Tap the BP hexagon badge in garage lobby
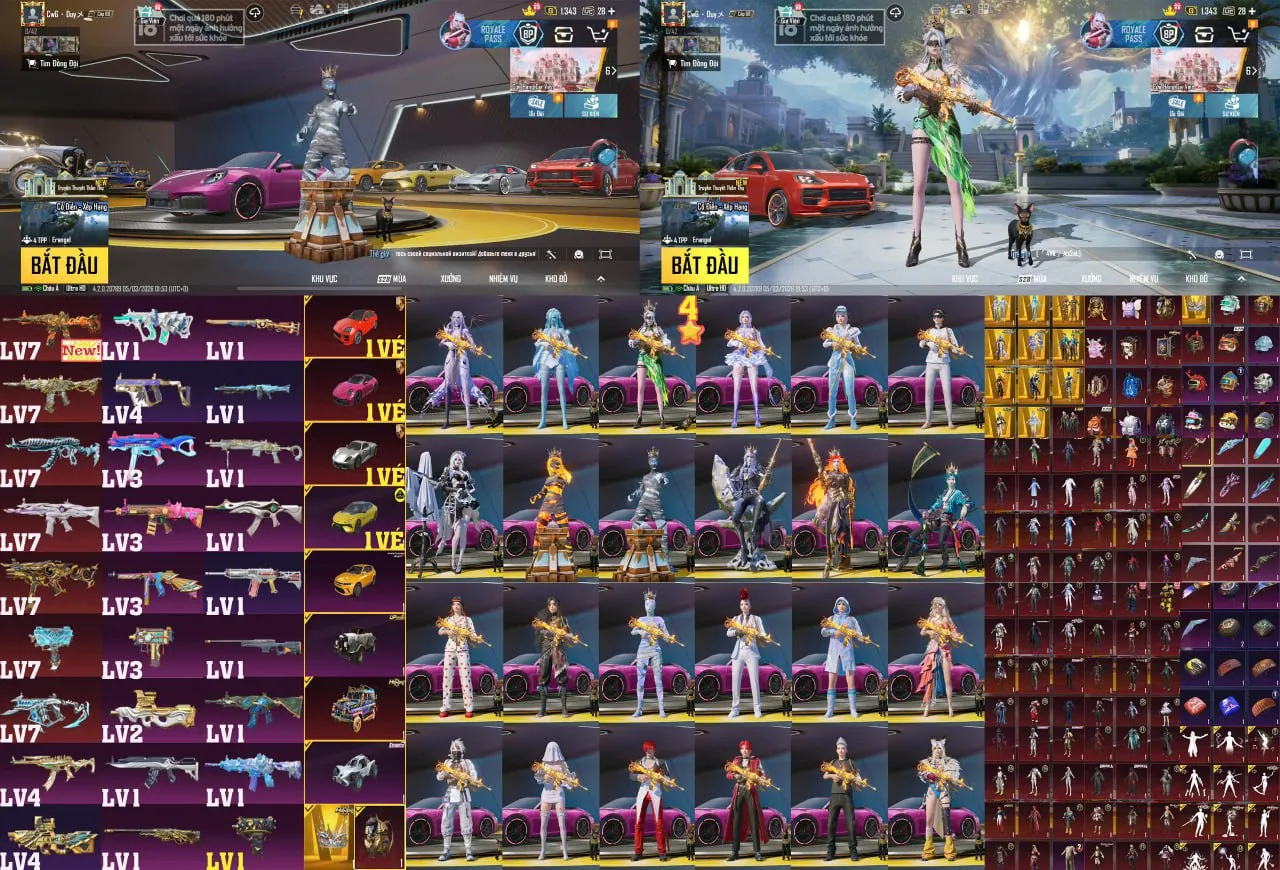The height and width of the screenshot is (870, 1280). (528, 34)
